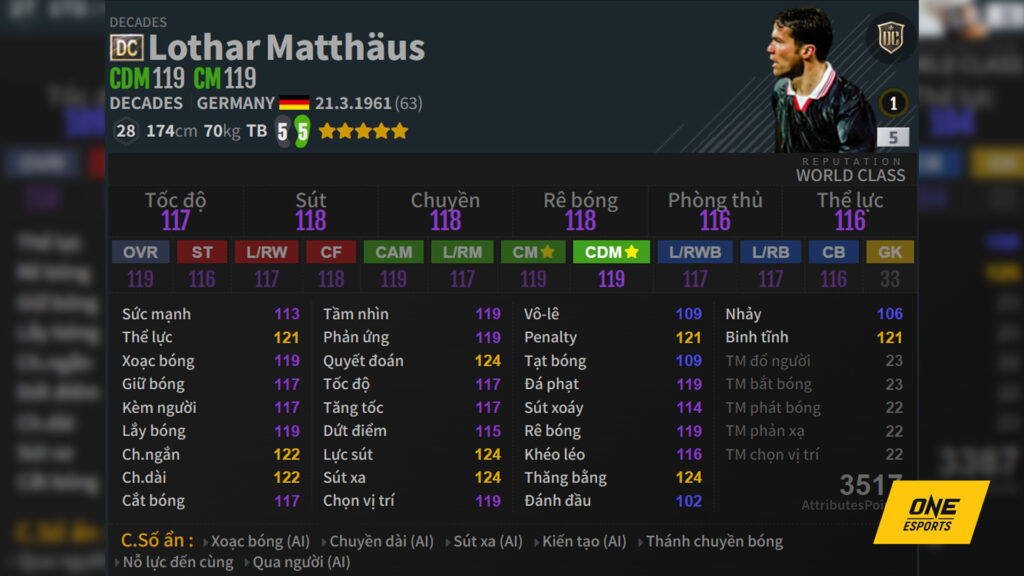Image resolution: width=1024 pixels, height=576 pixels.
Task: Select the highlighted CDM position tab
Action: pyautogui.click(x=611, y=253)
